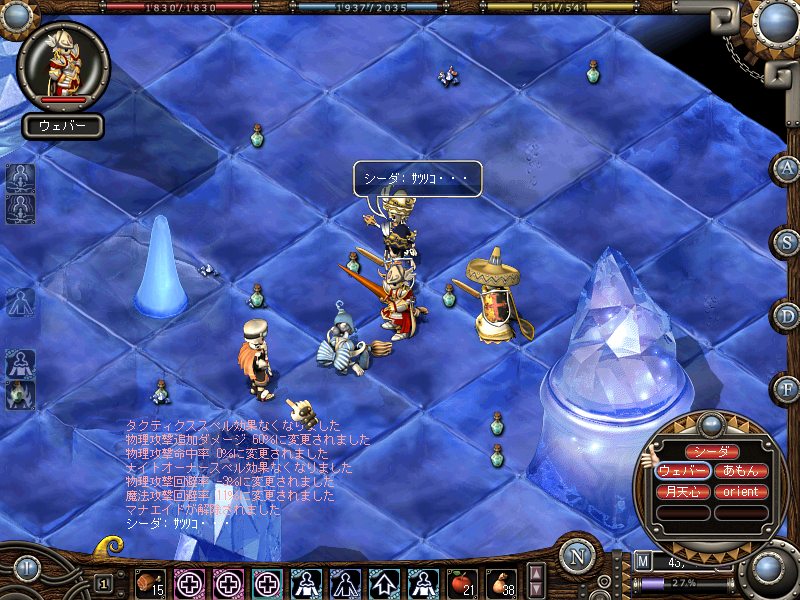Click the round pause button bottom-left
The height and width of the screenshot is (600, 800).
coord(26,571)
